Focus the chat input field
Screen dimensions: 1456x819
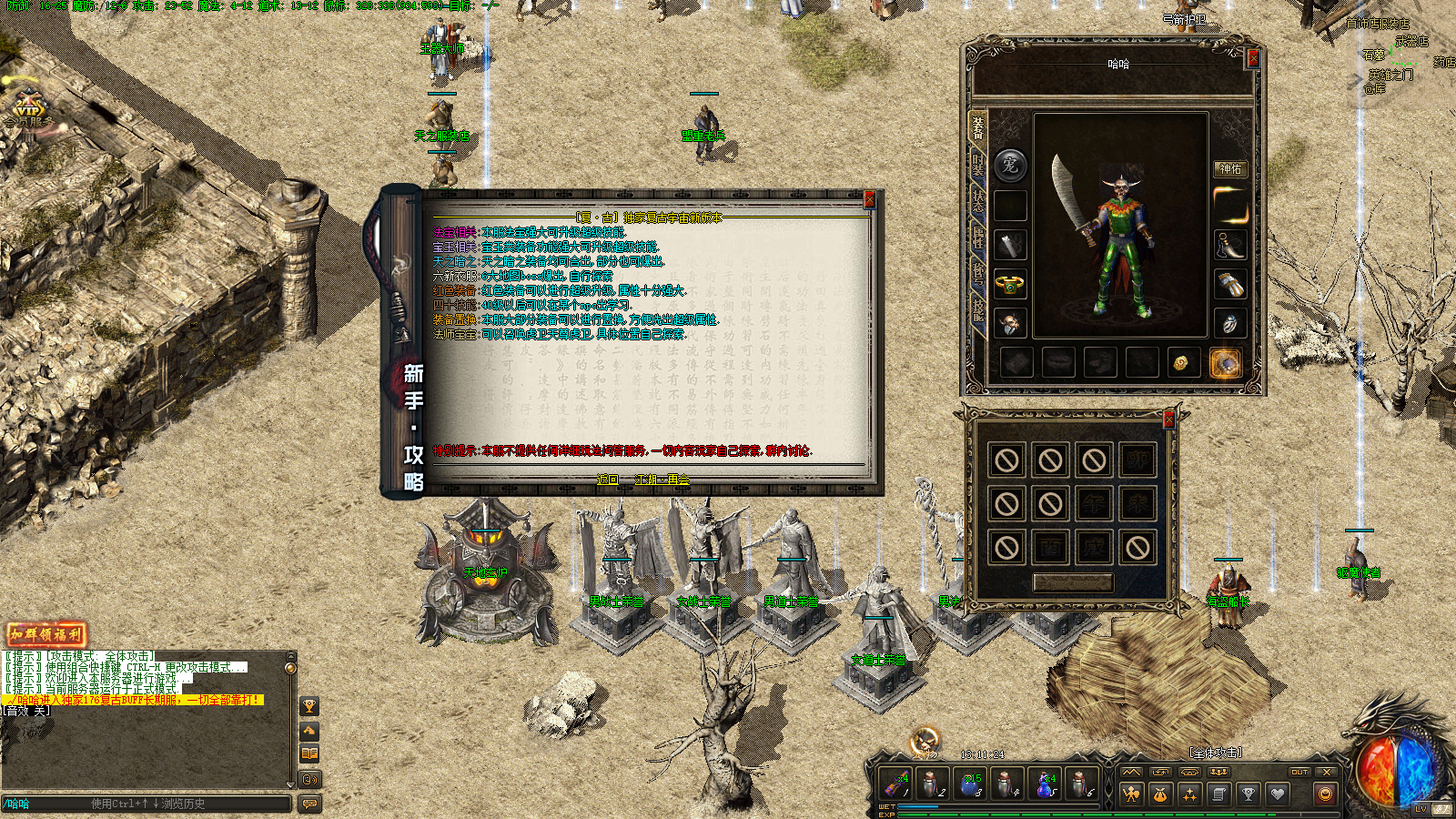[146, 804]
